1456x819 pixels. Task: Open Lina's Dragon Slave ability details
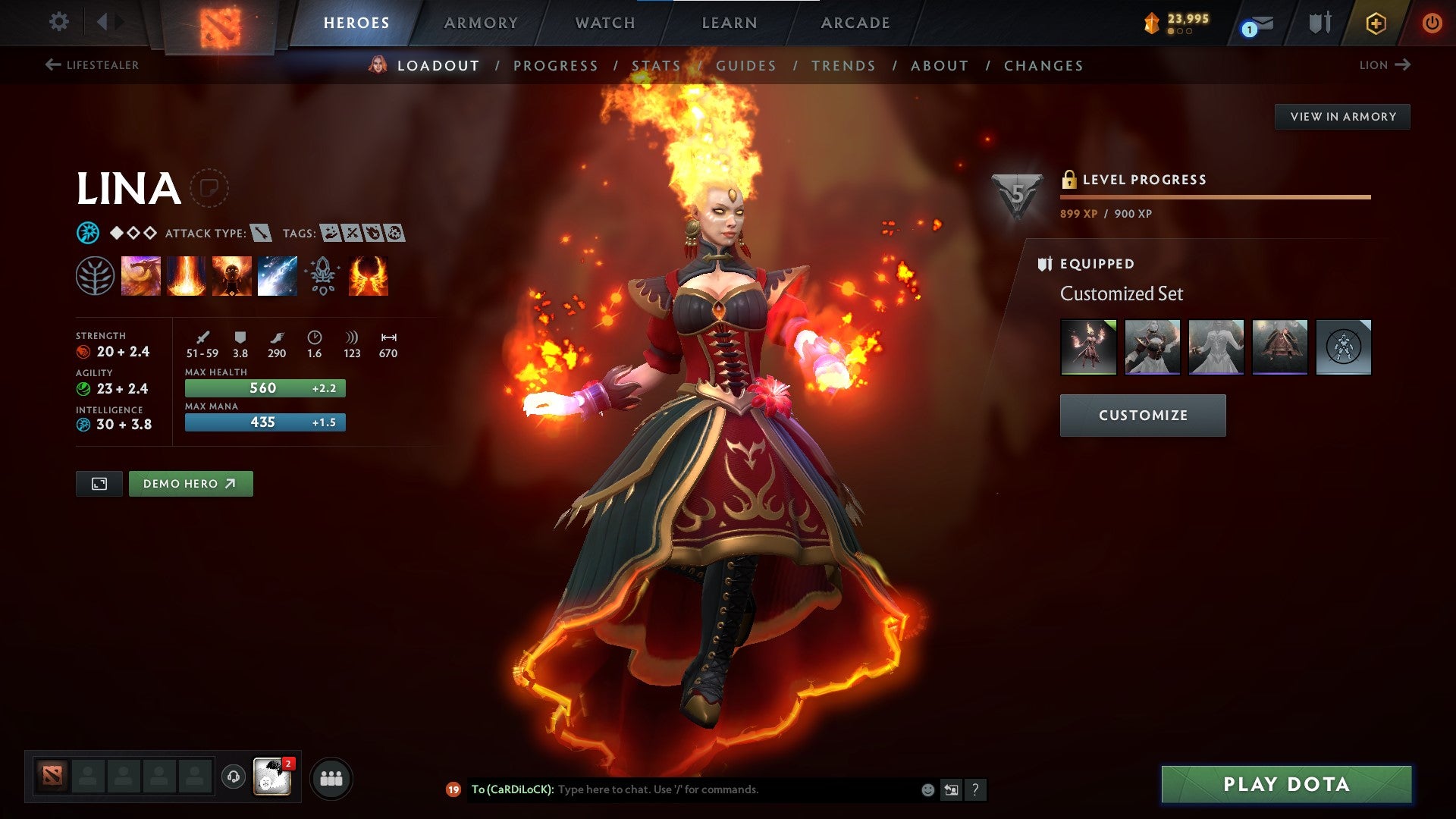click(x=141, y=275)
